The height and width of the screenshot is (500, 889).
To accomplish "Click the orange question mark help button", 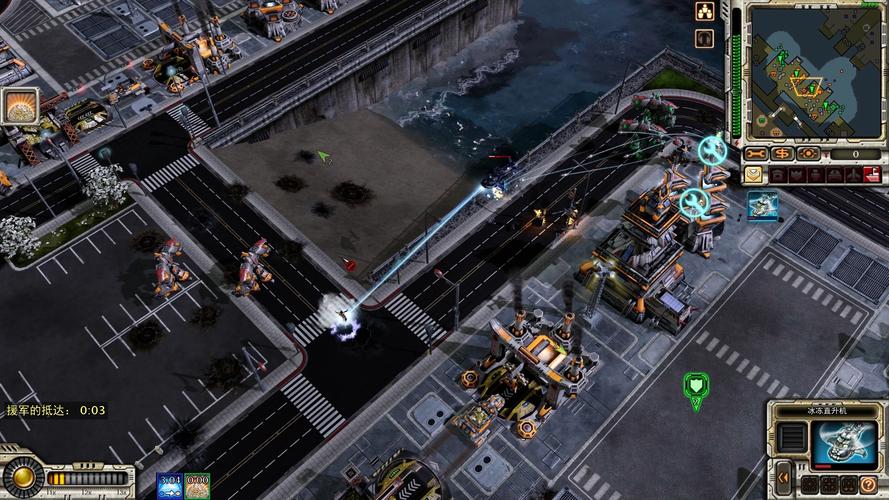I will (868, 484).
